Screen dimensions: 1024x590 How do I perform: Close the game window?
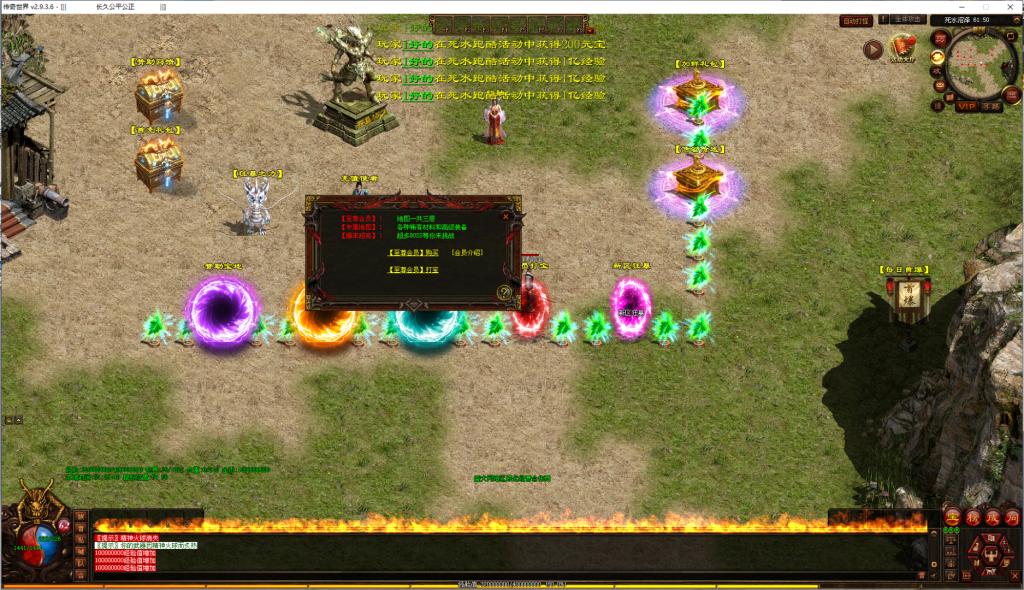click(1011, 6)
